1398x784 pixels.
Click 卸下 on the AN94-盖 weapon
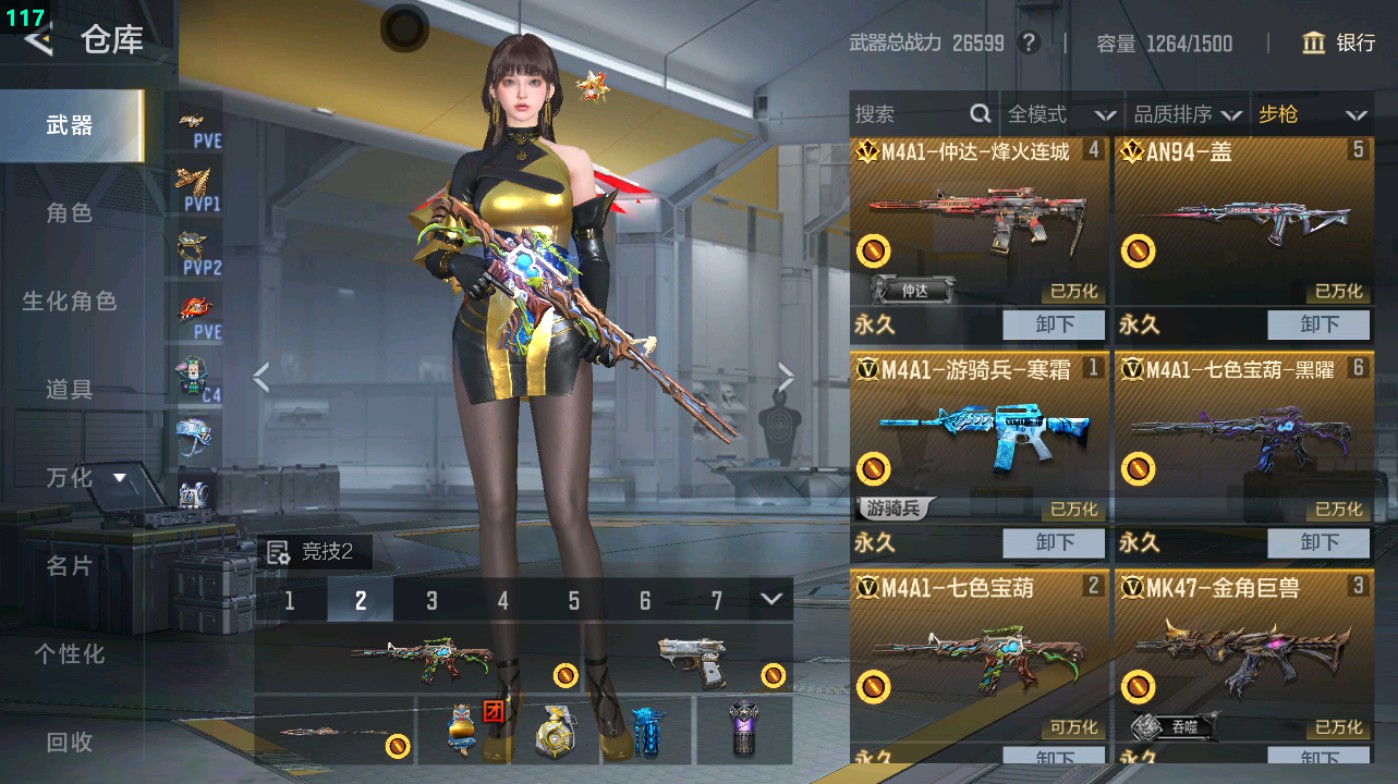coord(1317,324)
